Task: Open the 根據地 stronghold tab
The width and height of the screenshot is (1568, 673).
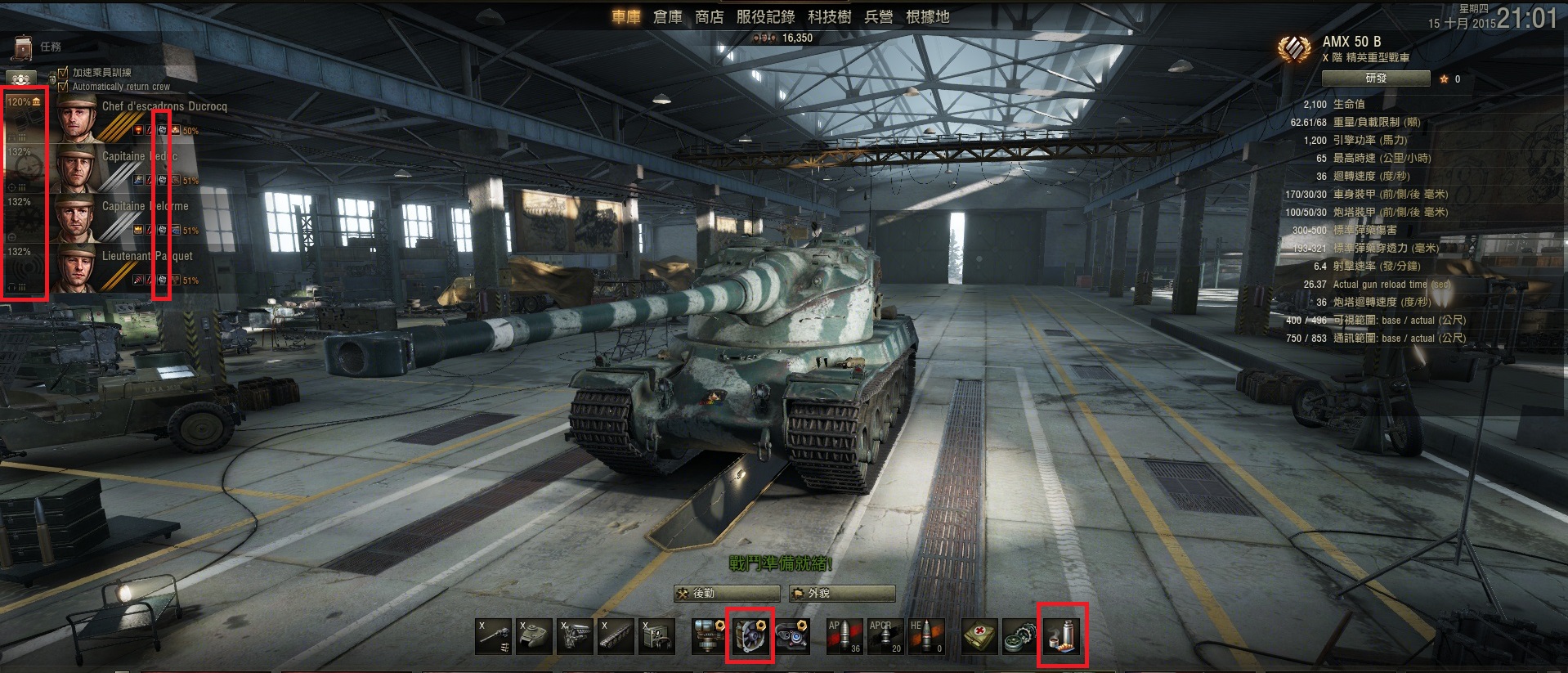Action: point(928,17)
